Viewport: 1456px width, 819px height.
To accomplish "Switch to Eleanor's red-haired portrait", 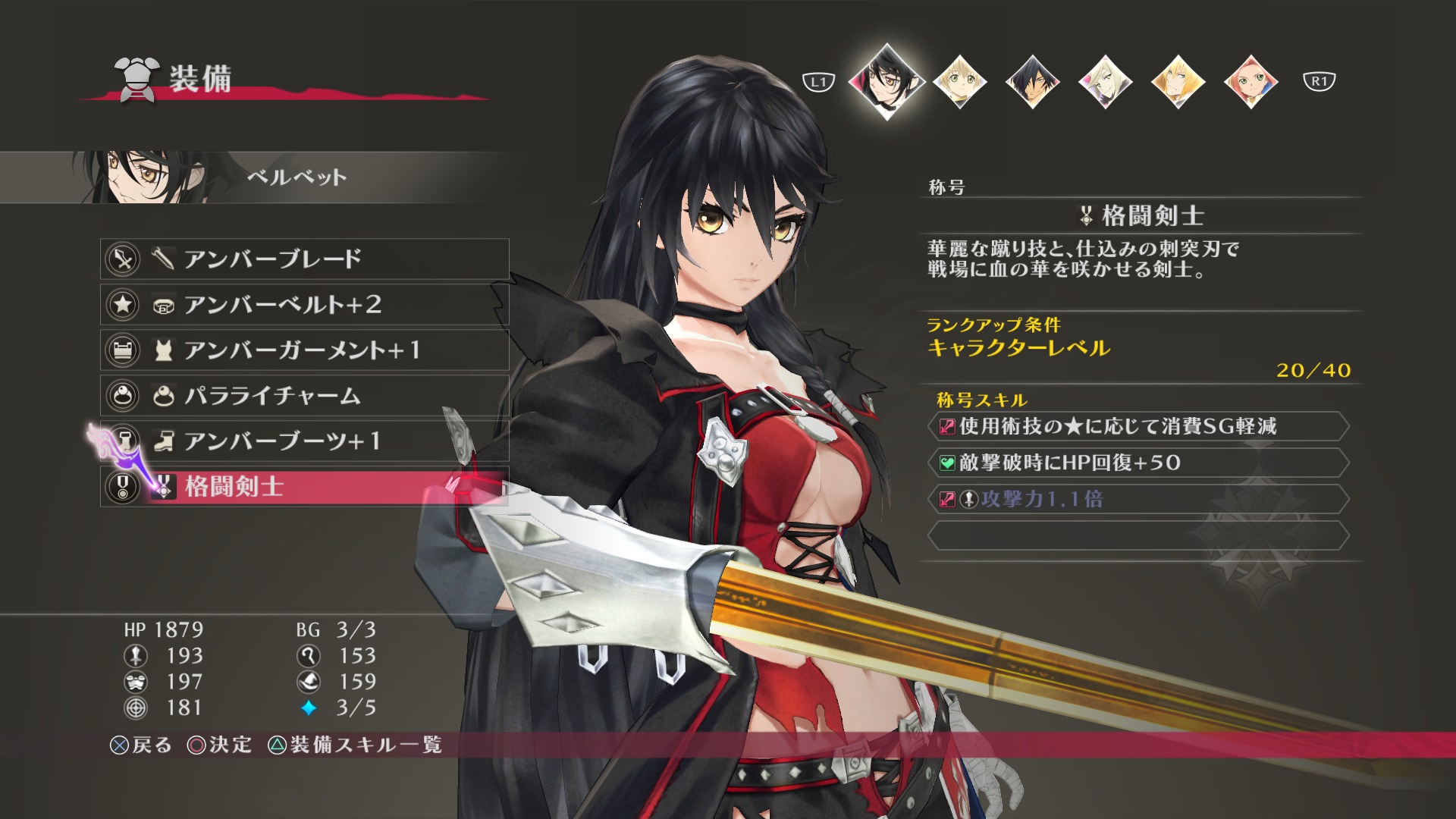I will (x=1250, y=82).
